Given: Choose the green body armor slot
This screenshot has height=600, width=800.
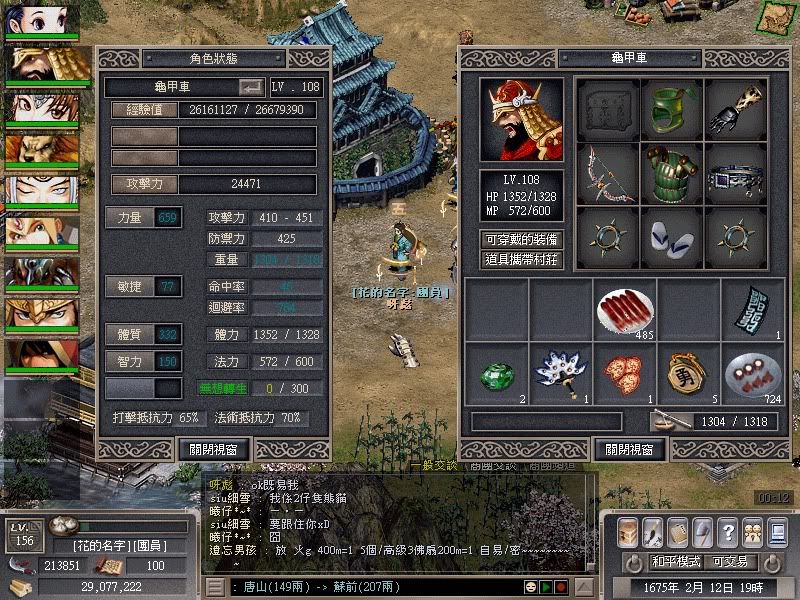Looking at the screenshot, I should tap(672, 173).
